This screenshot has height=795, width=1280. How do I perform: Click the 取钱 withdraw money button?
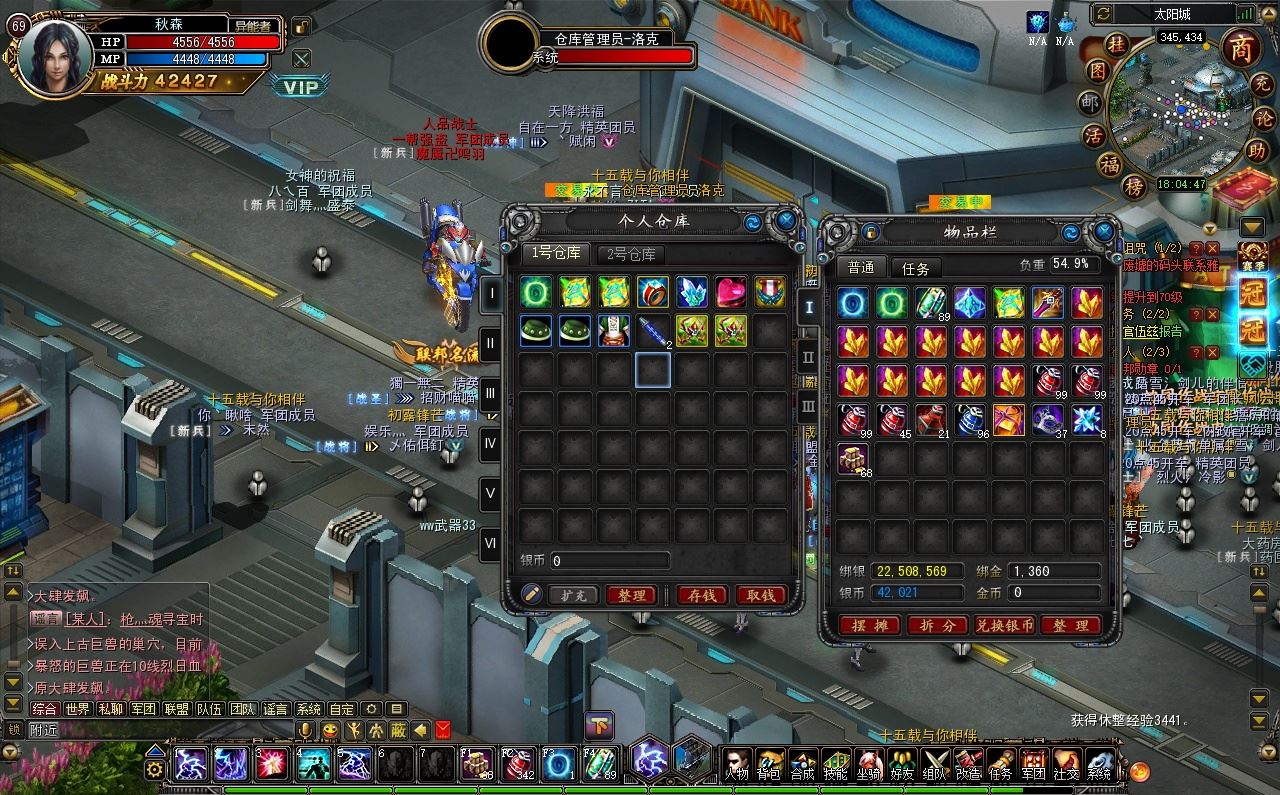coord(761,595)
